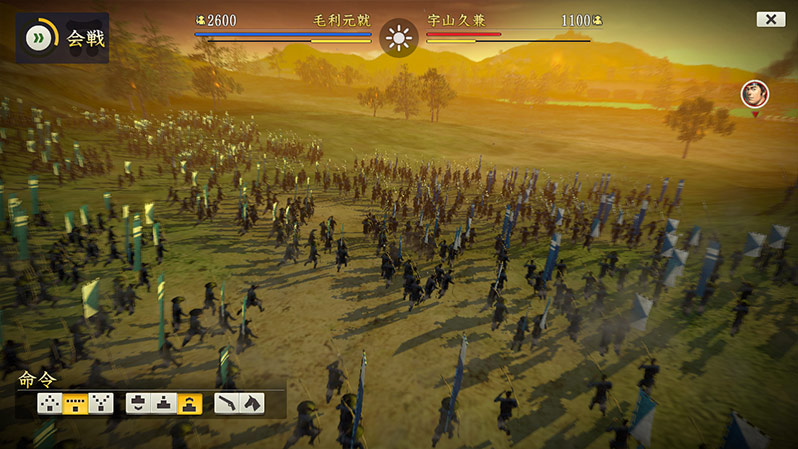Choose the V-shaped formation command
The image size is (798, 449).
101,403
